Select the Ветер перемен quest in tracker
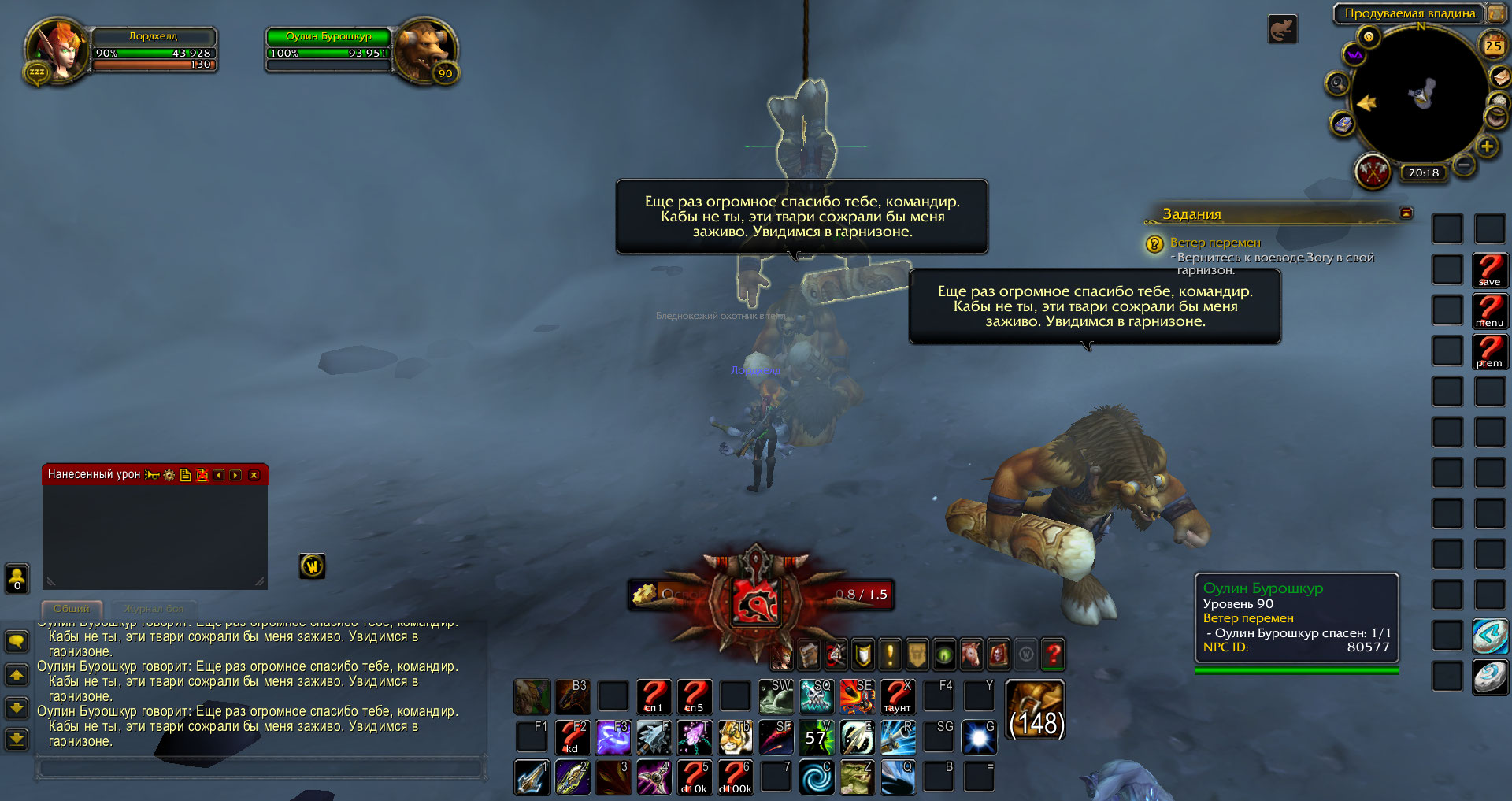 pyautogui.click(x=1215, y=243)
